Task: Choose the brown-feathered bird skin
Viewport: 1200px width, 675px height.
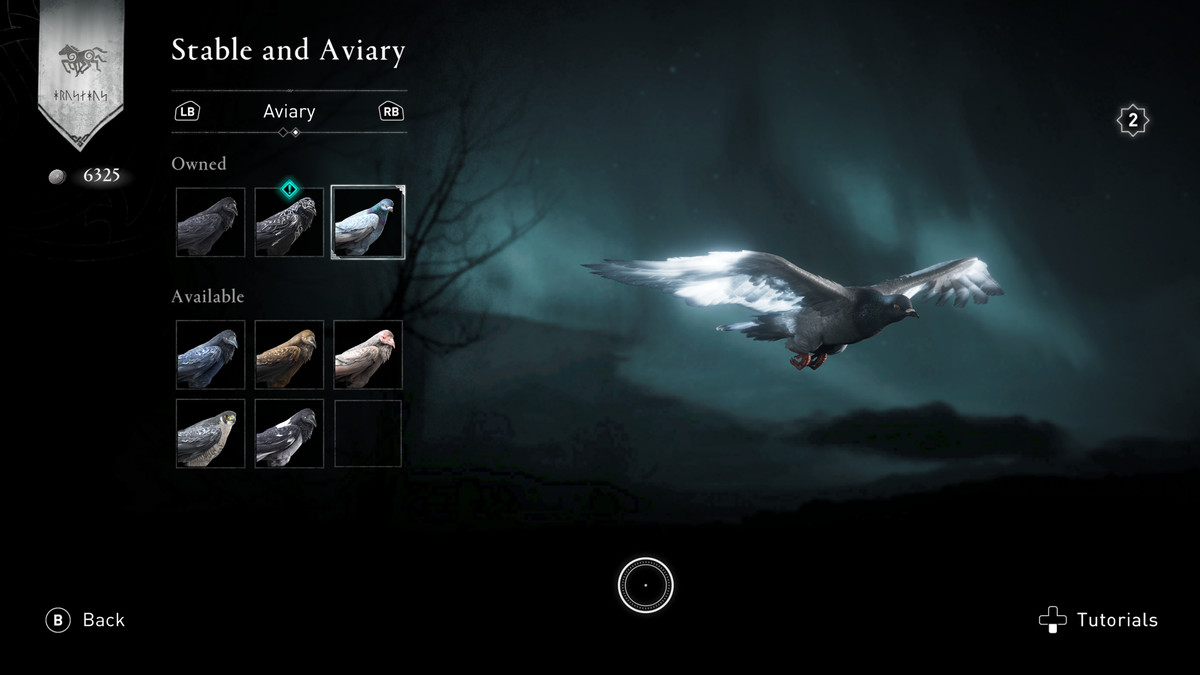Action: [x=289, y=355]
